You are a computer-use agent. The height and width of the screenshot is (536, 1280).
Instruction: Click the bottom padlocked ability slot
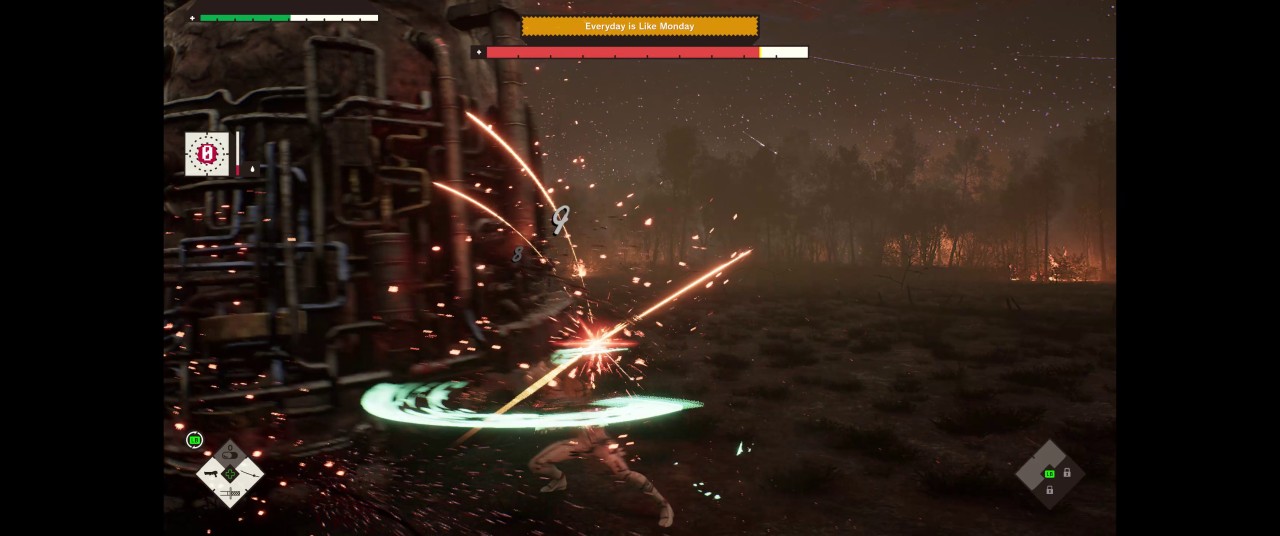click(x=1049, y=490)
